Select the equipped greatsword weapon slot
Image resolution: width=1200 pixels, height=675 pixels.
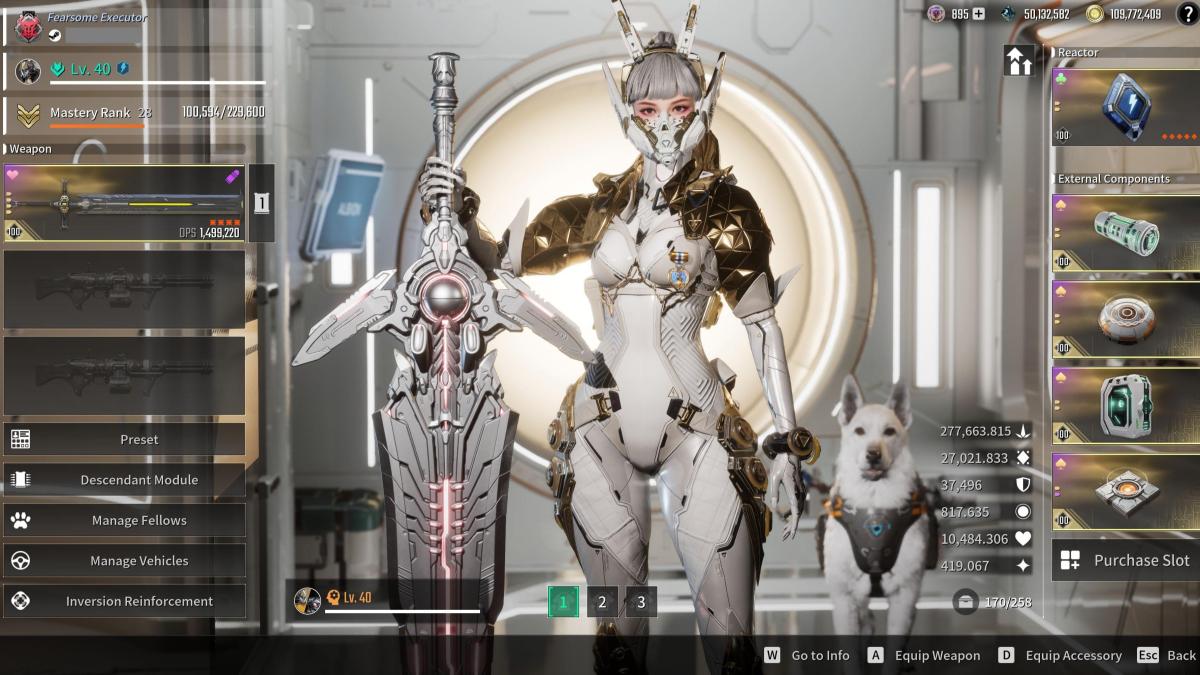click(x=124, y=203)
